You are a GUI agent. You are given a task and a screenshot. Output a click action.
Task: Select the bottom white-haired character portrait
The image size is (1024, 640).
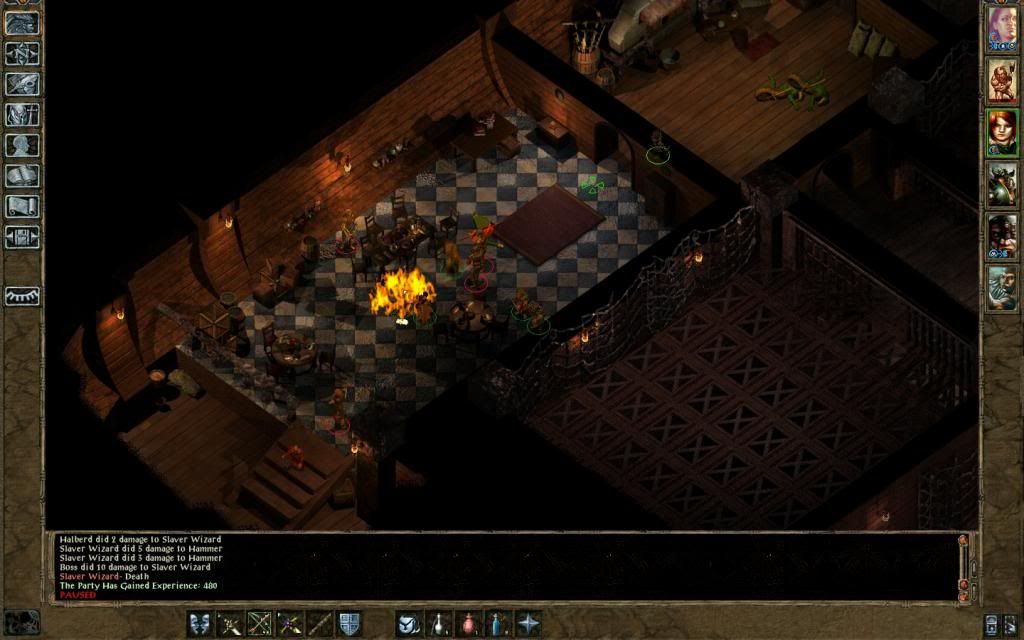[x=1002, y=287]
